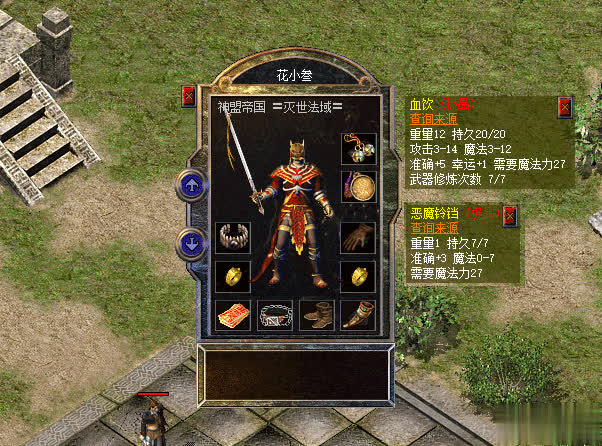Select the chain belt slot

[x=275, y=315]
